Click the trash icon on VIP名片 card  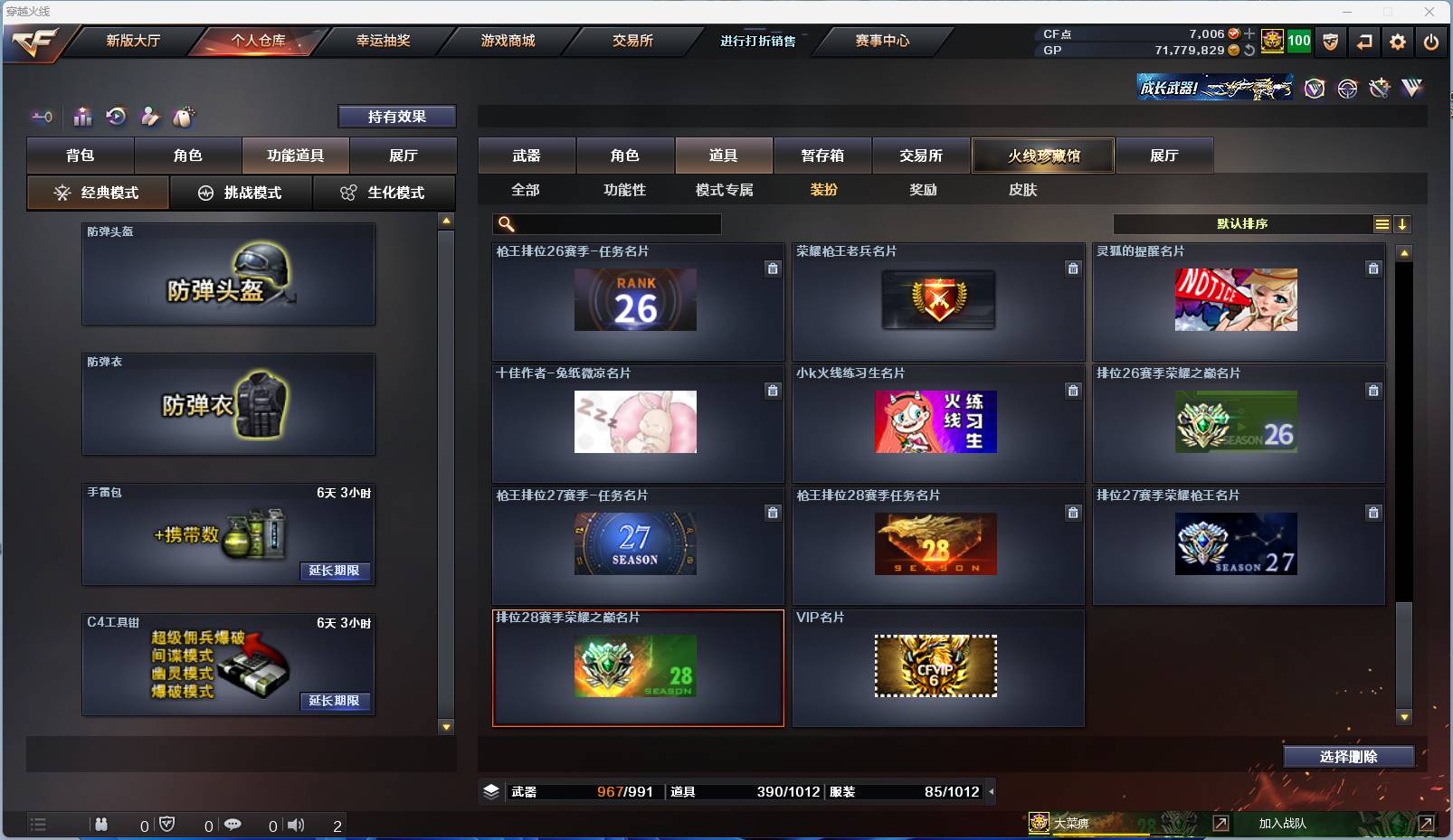[1073, 634]
